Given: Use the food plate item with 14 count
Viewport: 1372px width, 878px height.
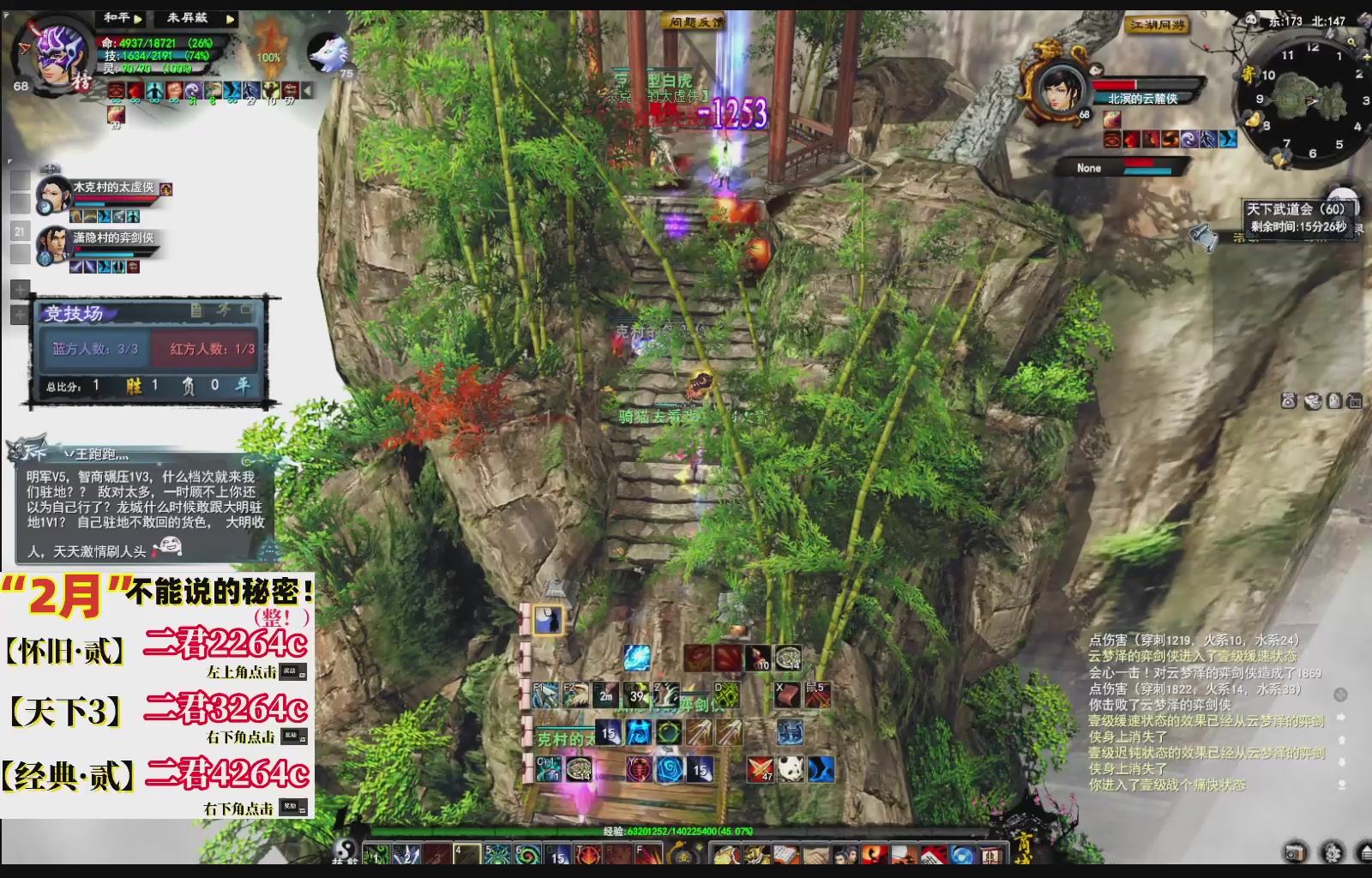Looking at the screenshot, I should pyautogui.click(x=789, y=658).
